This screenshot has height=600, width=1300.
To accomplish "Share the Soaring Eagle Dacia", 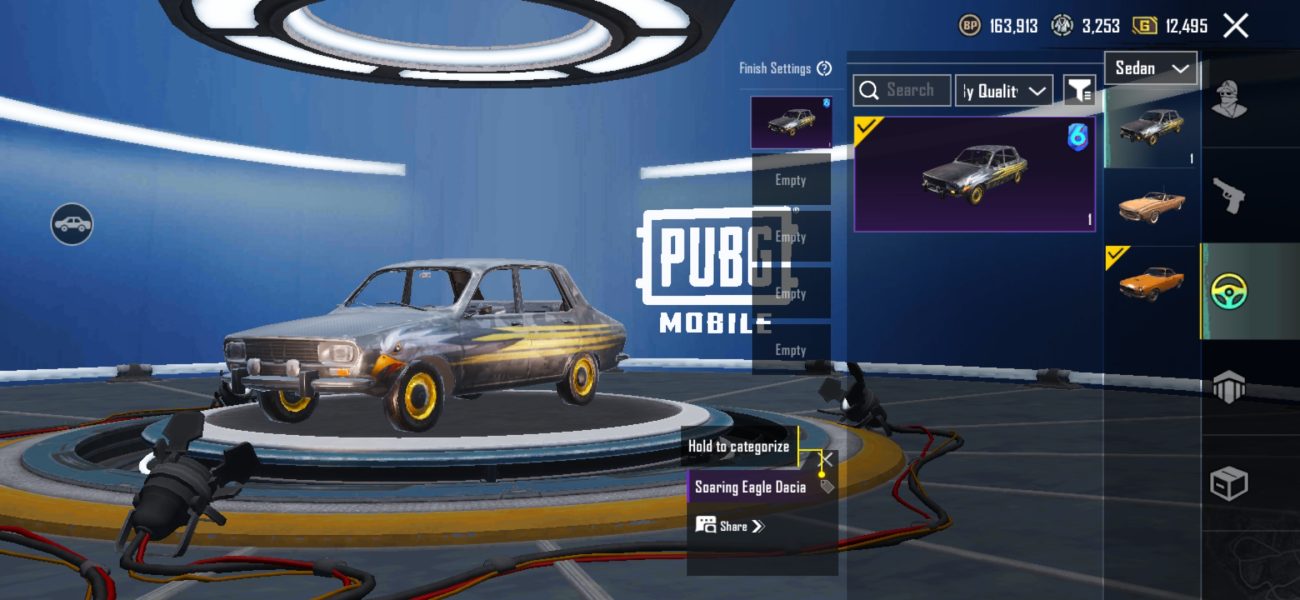I will click(x=730, y=526).
